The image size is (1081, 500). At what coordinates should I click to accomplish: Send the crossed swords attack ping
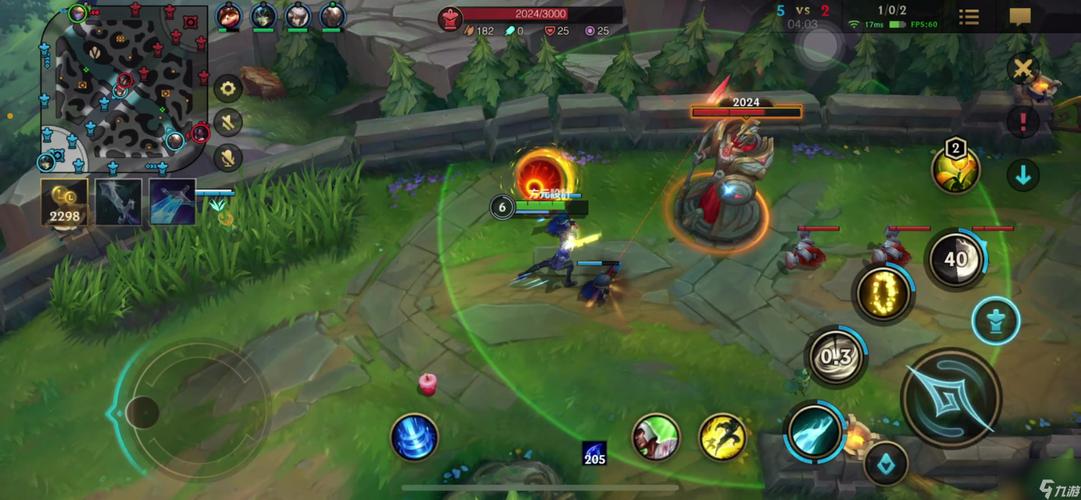click(1023, 69)
